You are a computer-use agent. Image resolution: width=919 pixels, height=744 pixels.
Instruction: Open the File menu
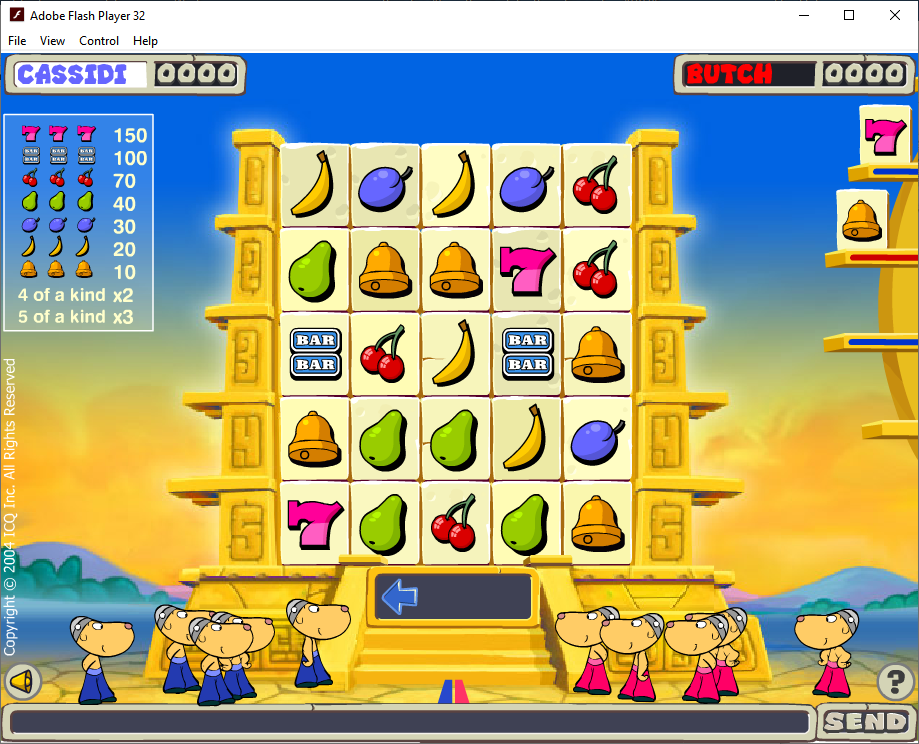(x=17, y=41)
